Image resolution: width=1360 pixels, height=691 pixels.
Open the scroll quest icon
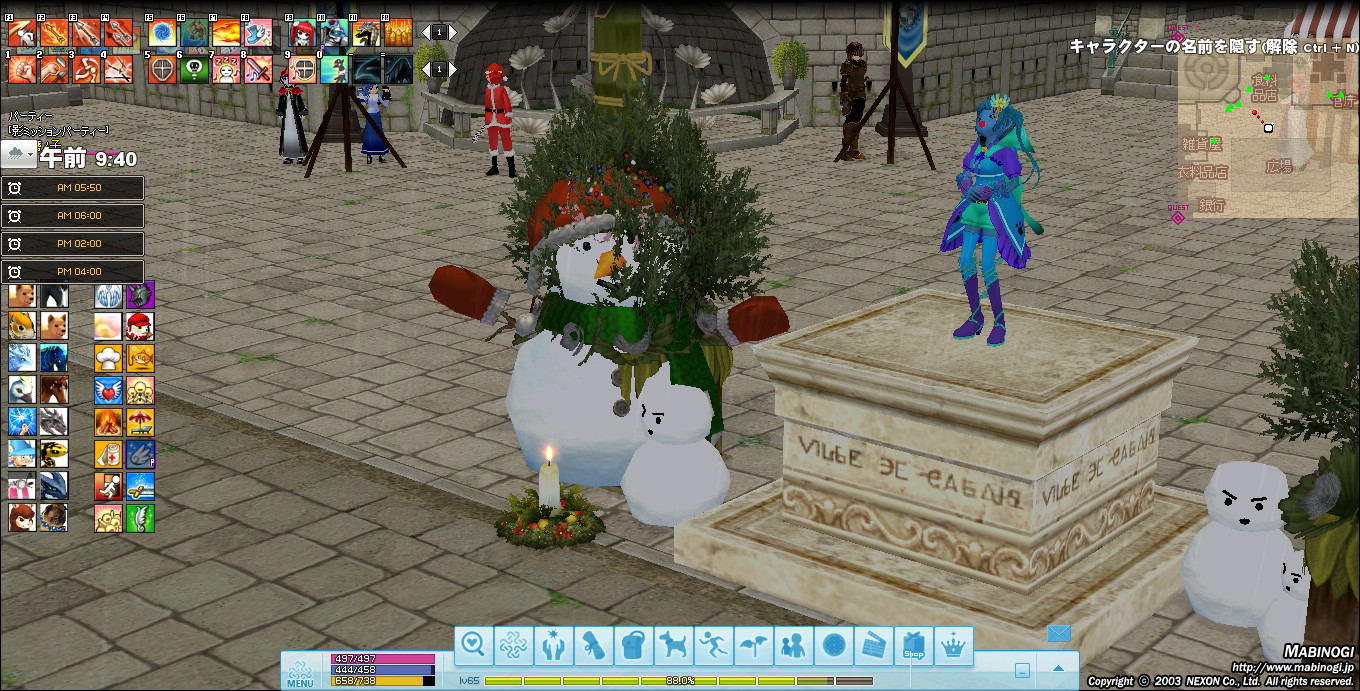click(594, 646)
